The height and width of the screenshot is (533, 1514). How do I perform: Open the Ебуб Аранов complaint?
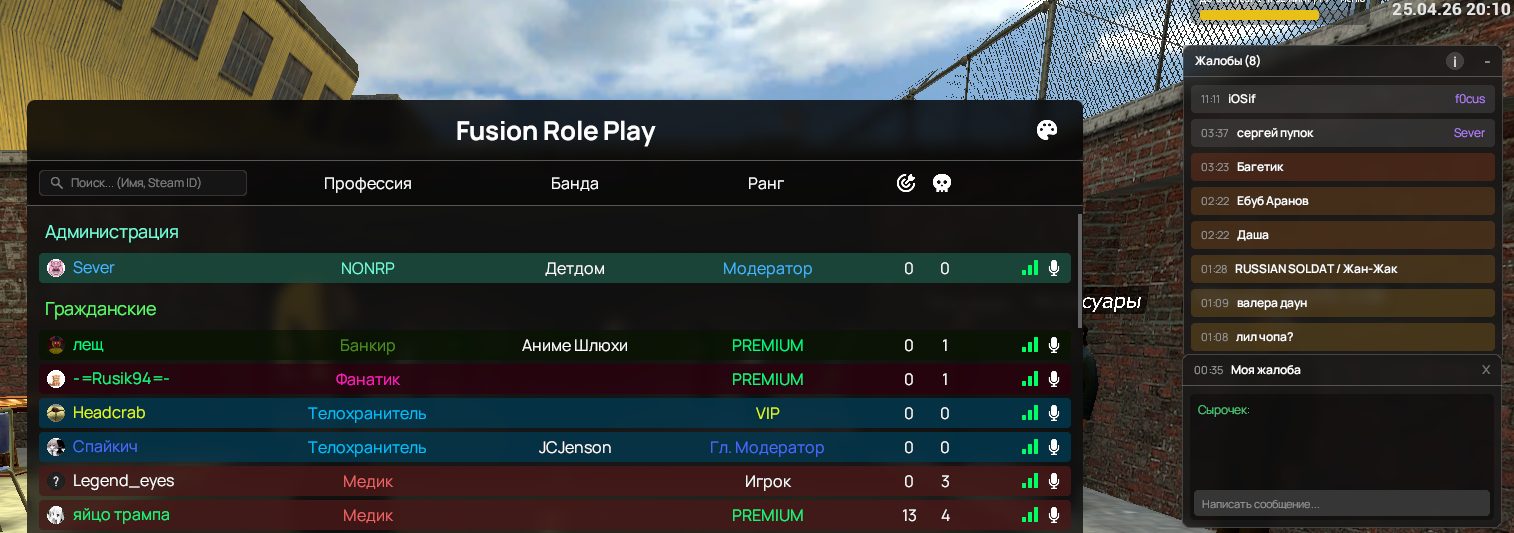point(1342,201)
